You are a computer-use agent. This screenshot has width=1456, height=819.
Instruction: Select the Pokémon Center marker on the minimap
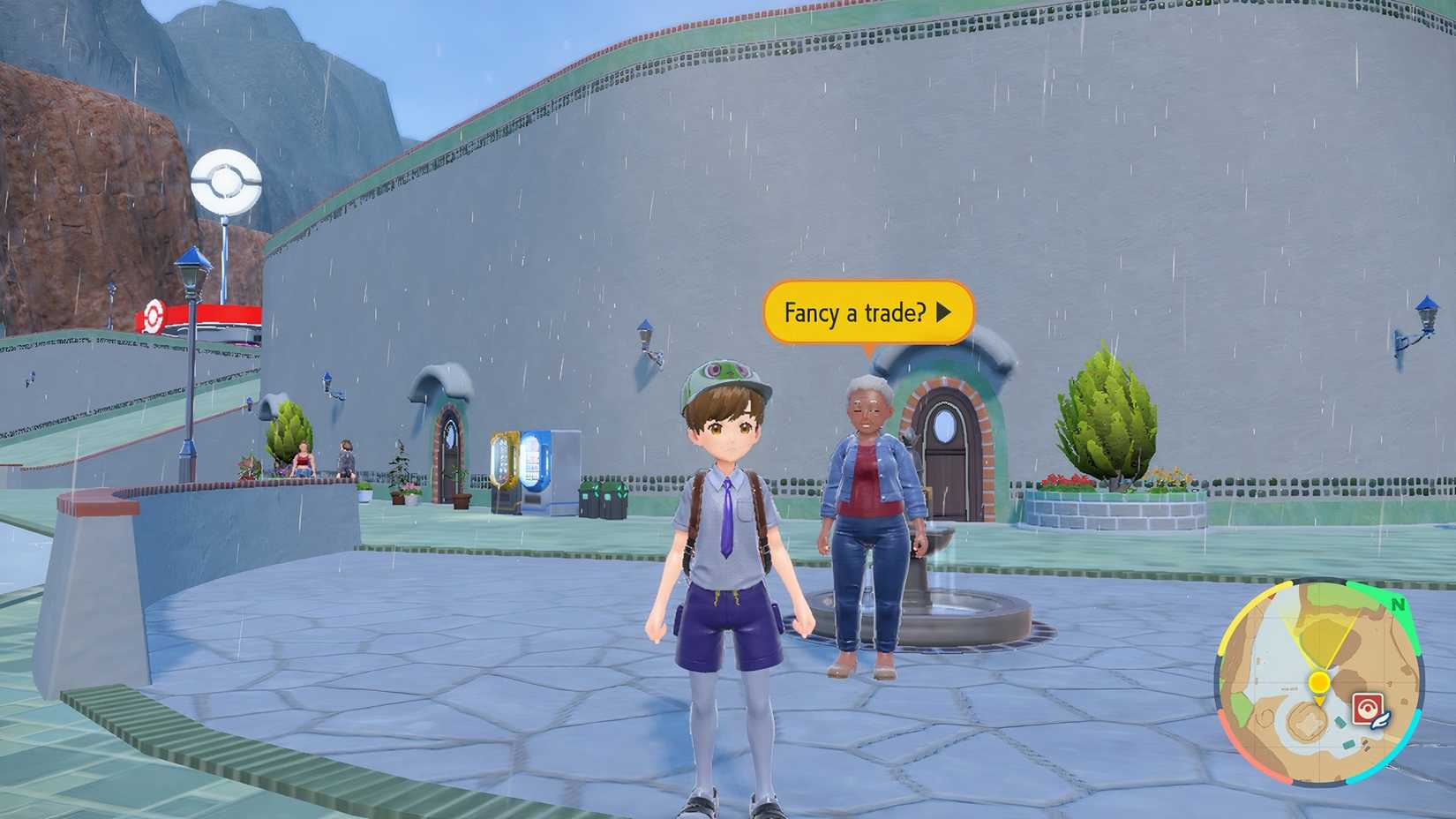tap(1367, 710)
